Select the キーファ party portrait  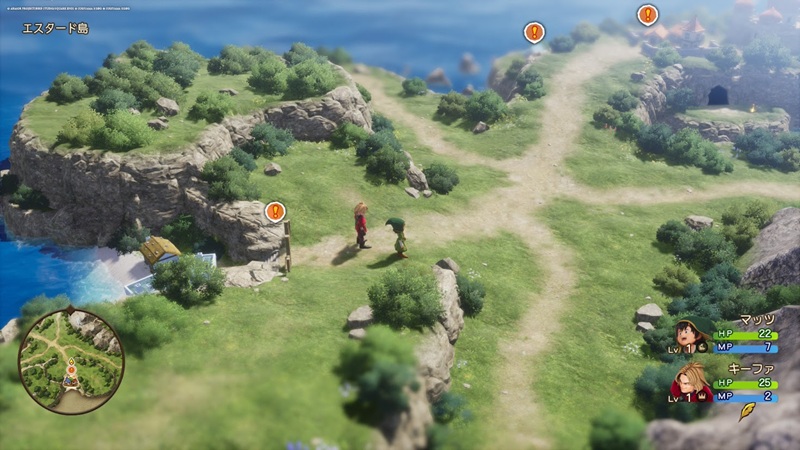(x=690, y=382)
